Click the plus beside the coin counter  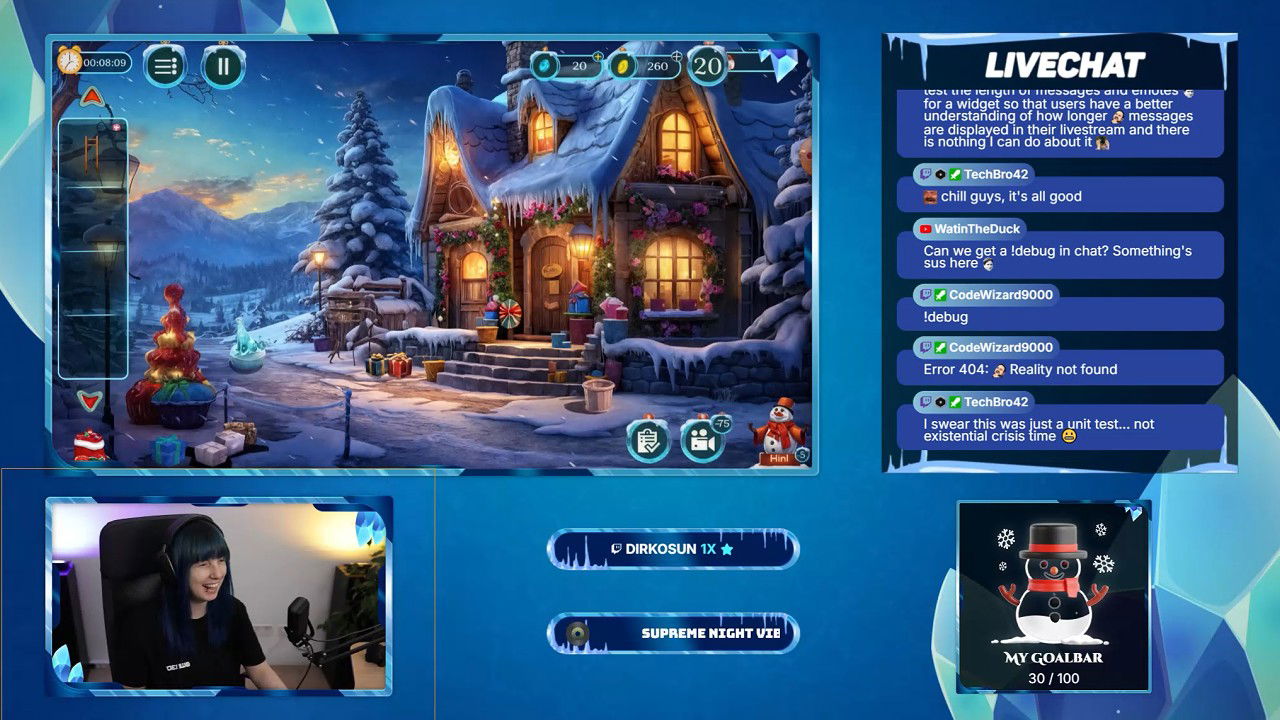coord(679,58)
